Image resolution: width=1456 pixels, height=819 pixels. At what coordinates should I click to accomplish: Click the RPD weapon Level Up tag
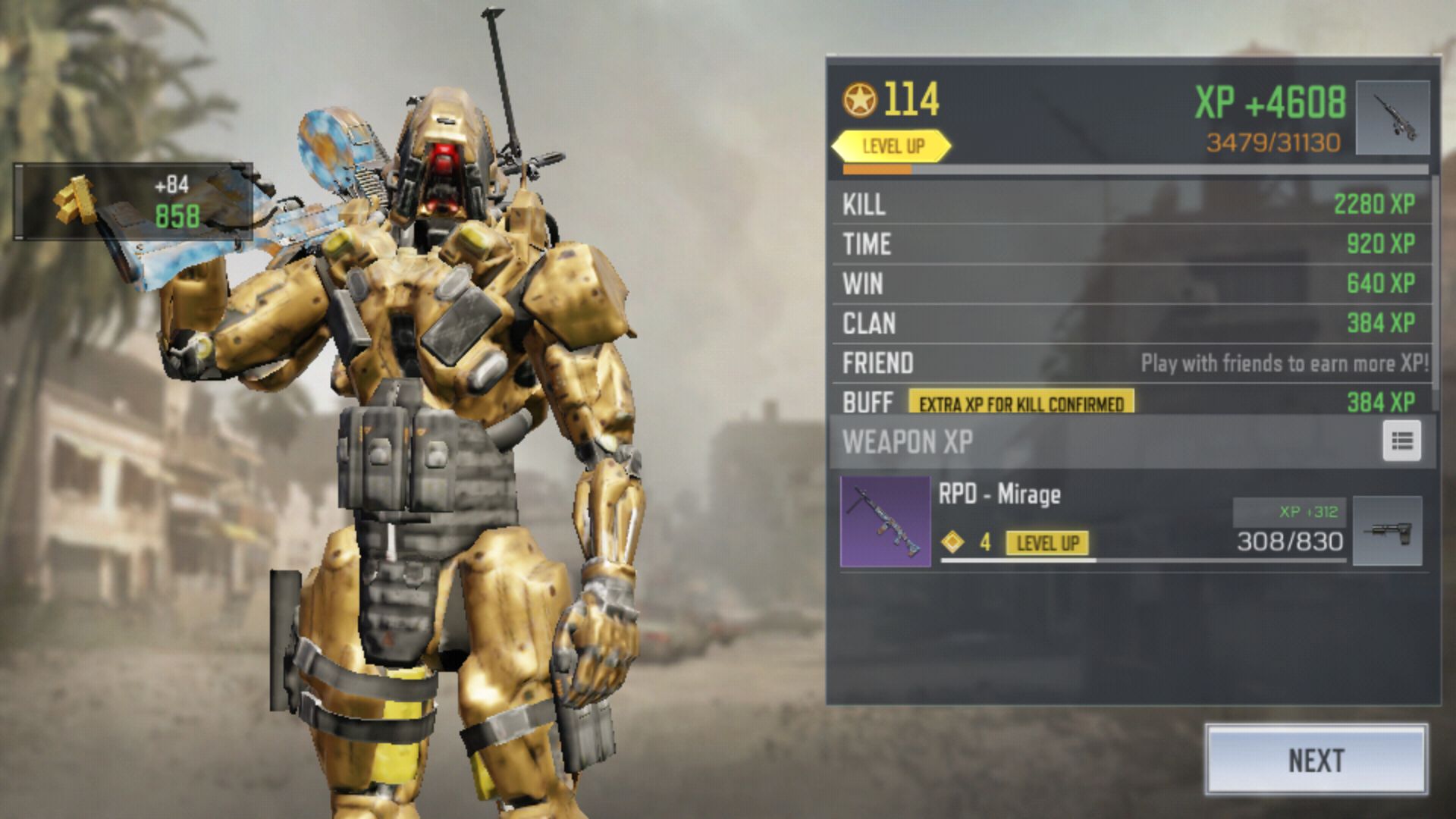click(x=1046, y=543)
